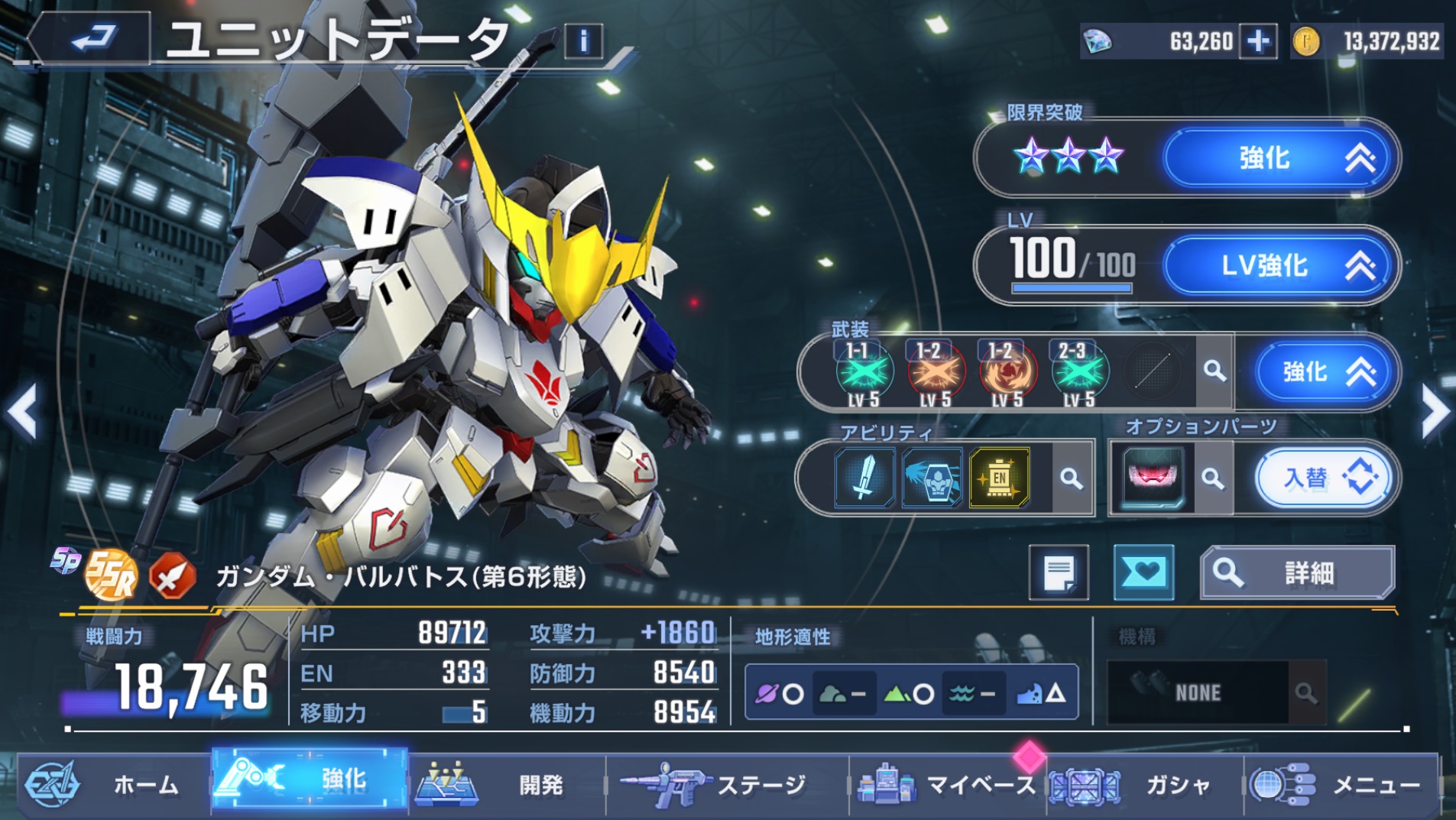Image resolution: width=1456 pixels, height=820 pixels.
Task: Select the equipped option part icon
Action: point(1152,478)
